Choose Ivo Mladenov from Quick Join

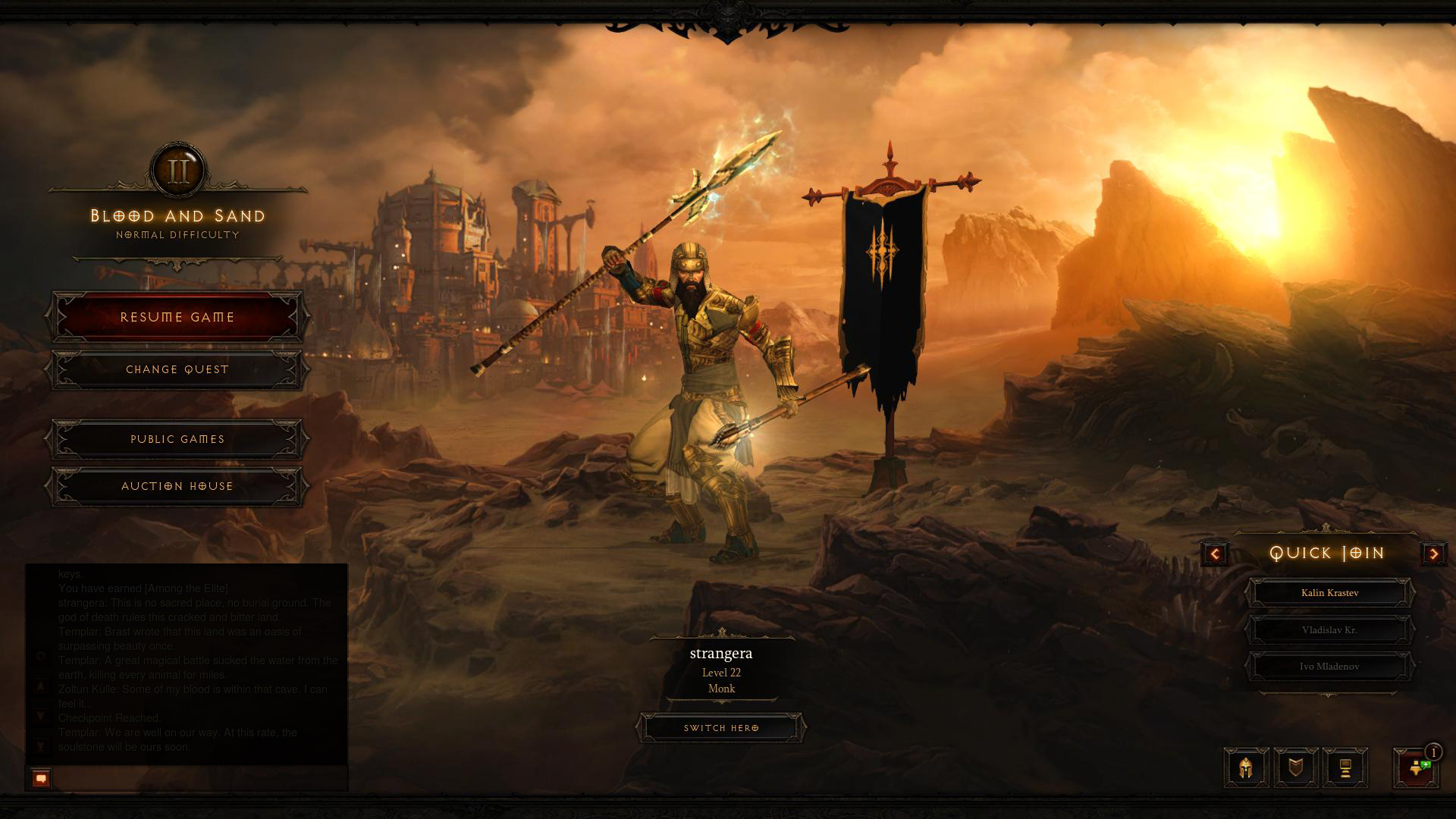pos(1329,667)
